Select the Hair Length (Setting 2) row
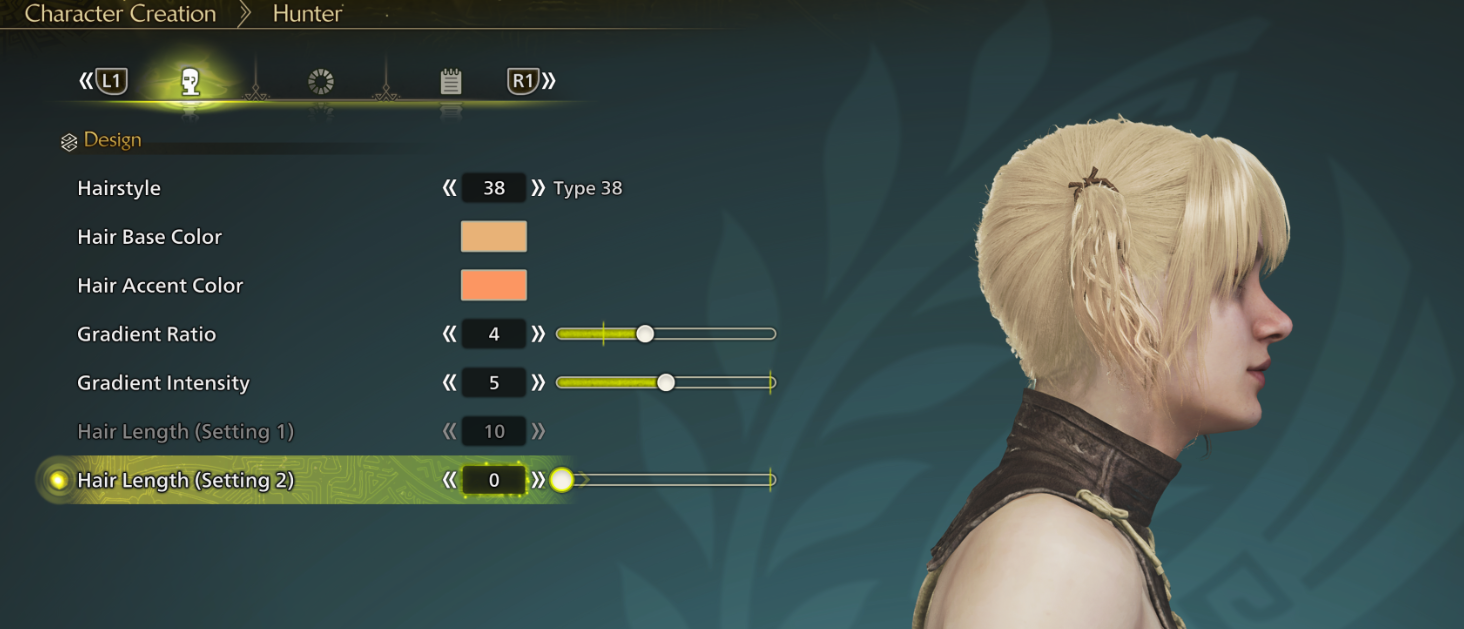Screen dimensions: 1464x629 185,480
